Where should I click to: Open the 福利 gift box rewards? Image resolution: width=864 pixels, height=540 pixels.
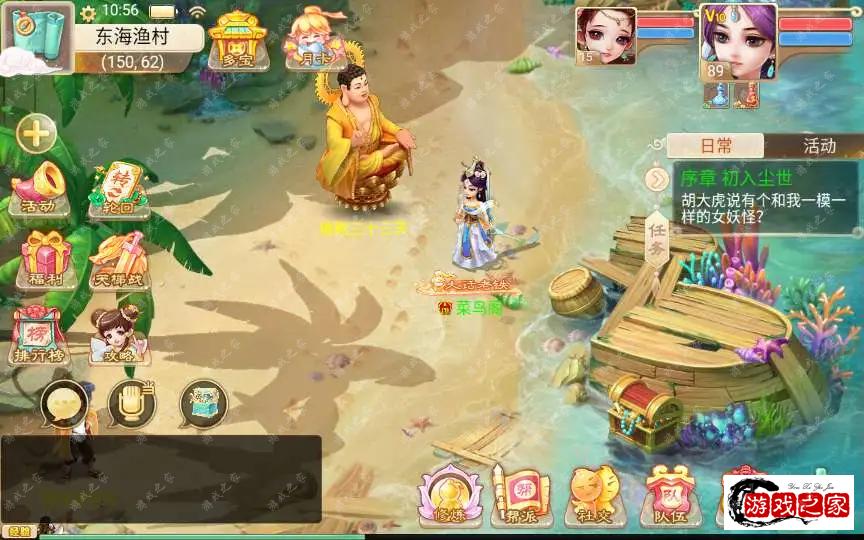[x=43, y=258]
